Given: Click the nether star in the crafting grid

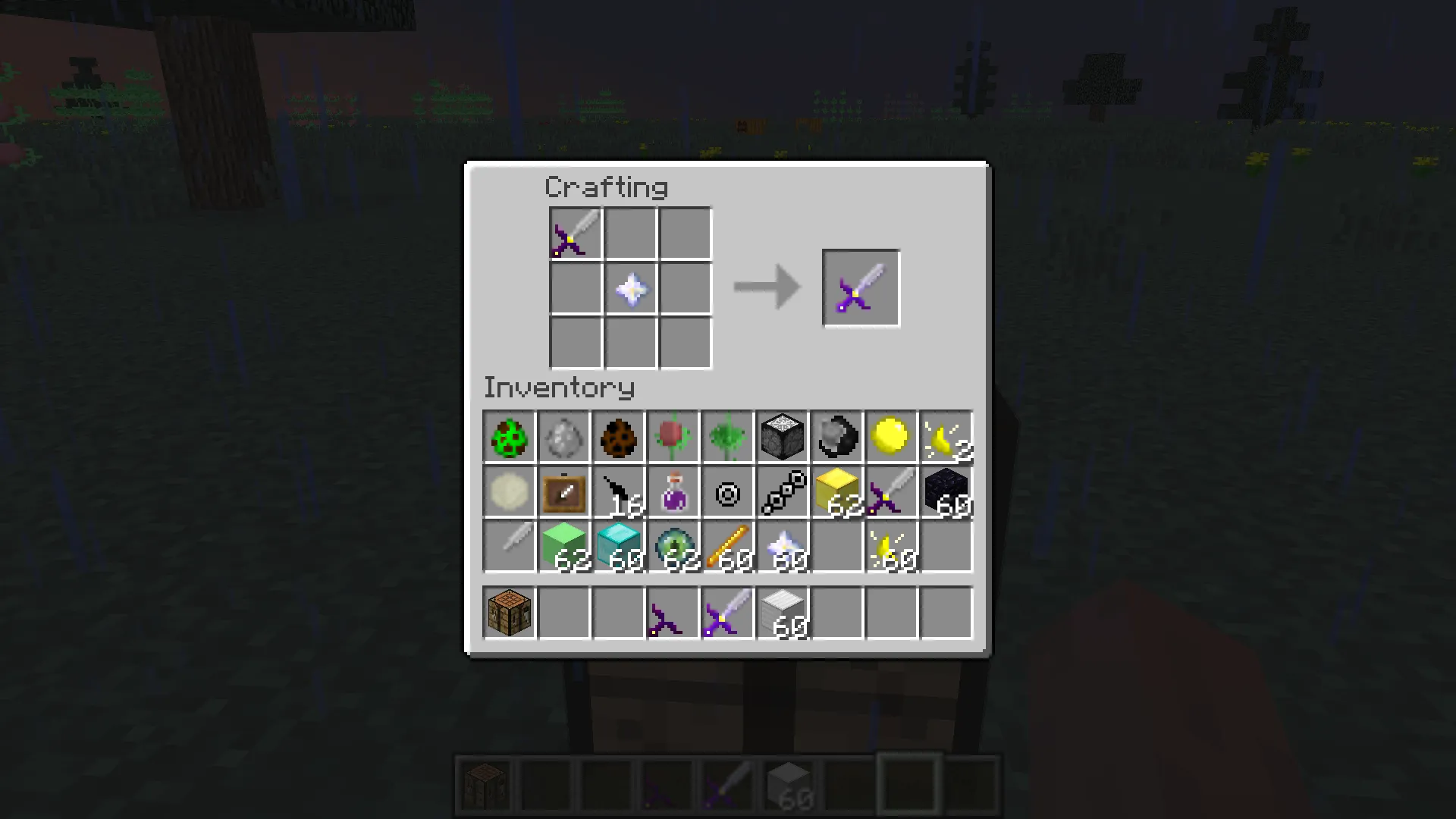Looking at the screenshot, I should 630,287.
